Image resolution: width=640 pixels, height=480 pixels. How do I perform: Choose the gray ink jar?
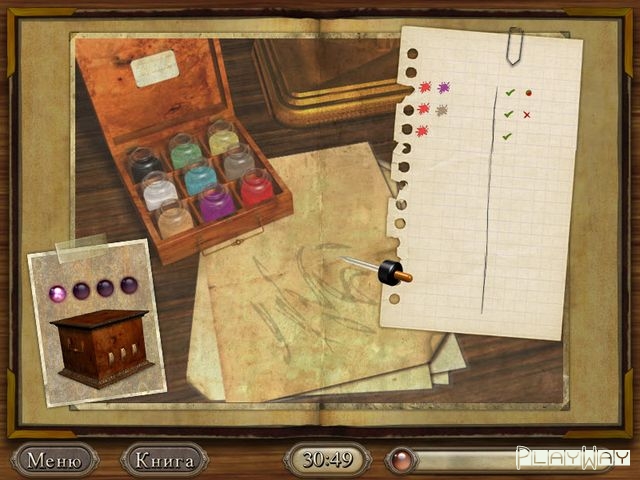(x=238, y=162)
